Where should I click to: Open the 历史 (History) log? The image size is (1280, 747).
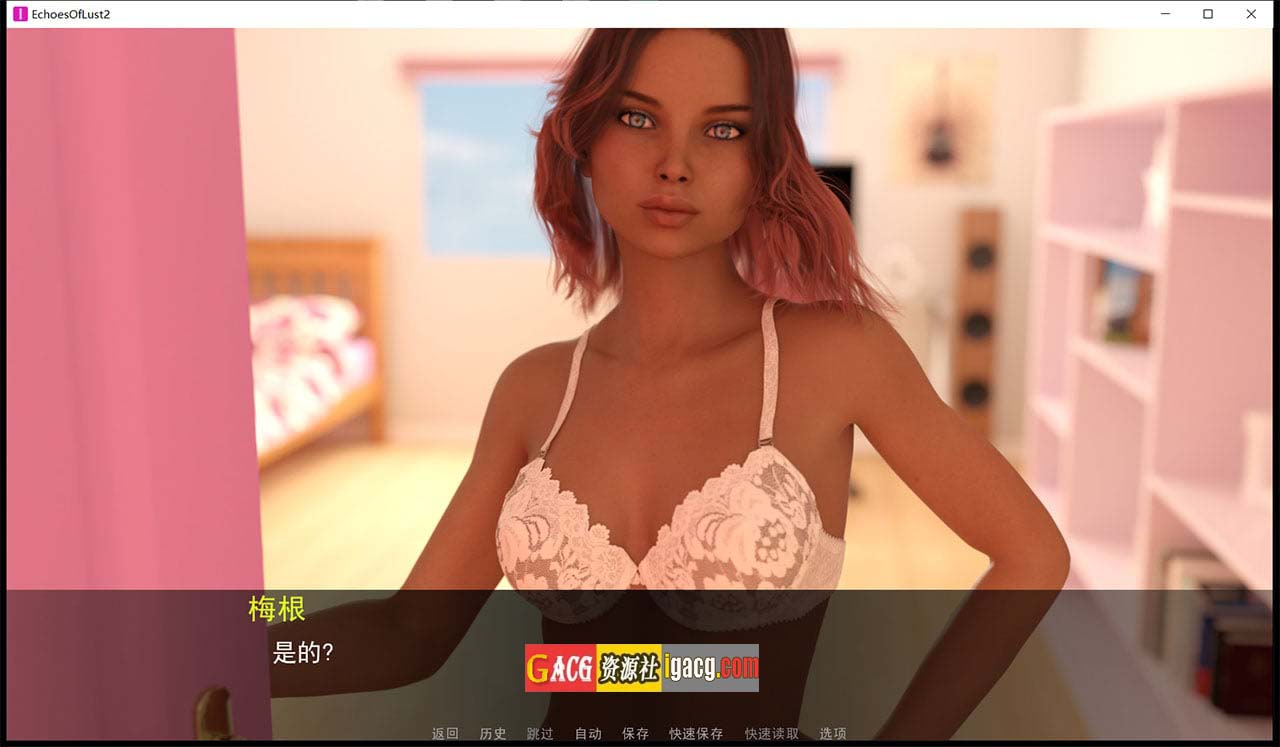493,734
